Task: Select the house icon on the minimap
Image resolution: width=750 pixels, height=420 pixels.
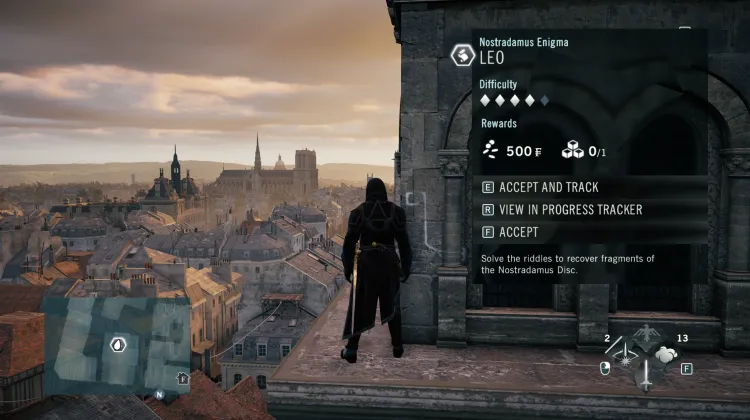Action: click(x=182, y=378)
